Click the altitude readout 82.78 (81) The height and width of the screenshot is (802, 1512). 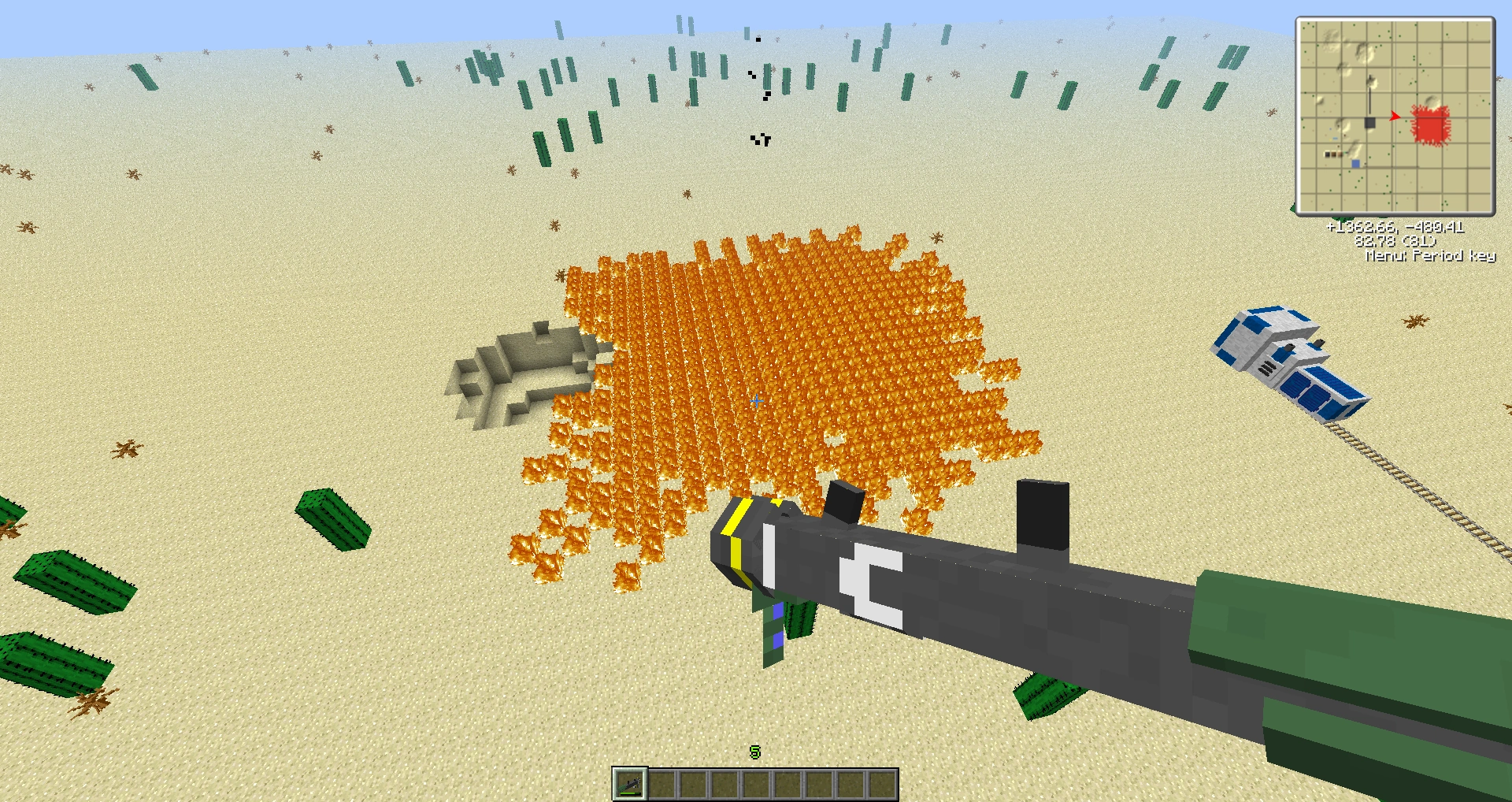point(1395,241)
